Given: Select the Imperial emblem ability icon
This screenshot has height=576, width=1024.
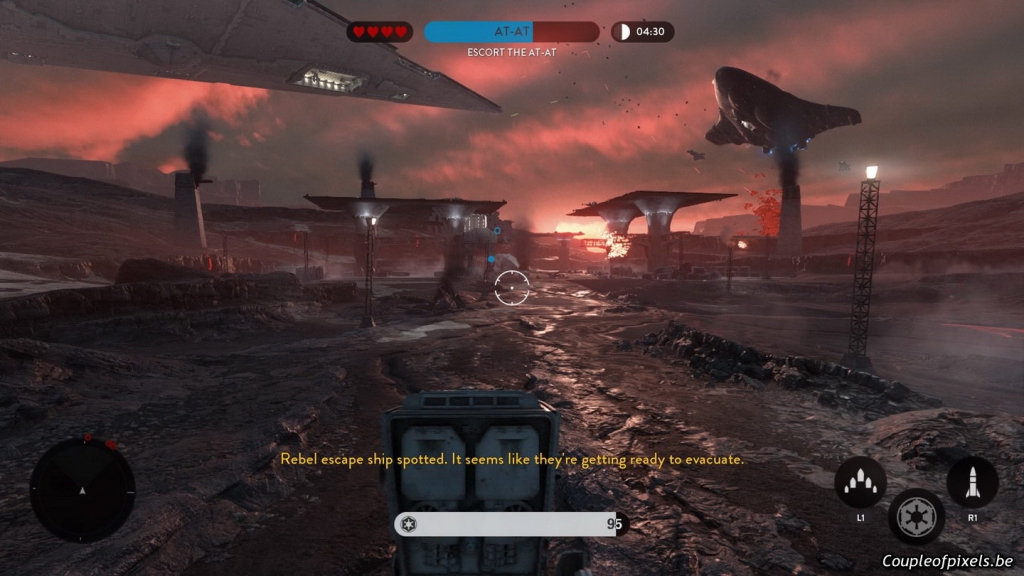Looking at the screenshot, I should click(916, 516).
